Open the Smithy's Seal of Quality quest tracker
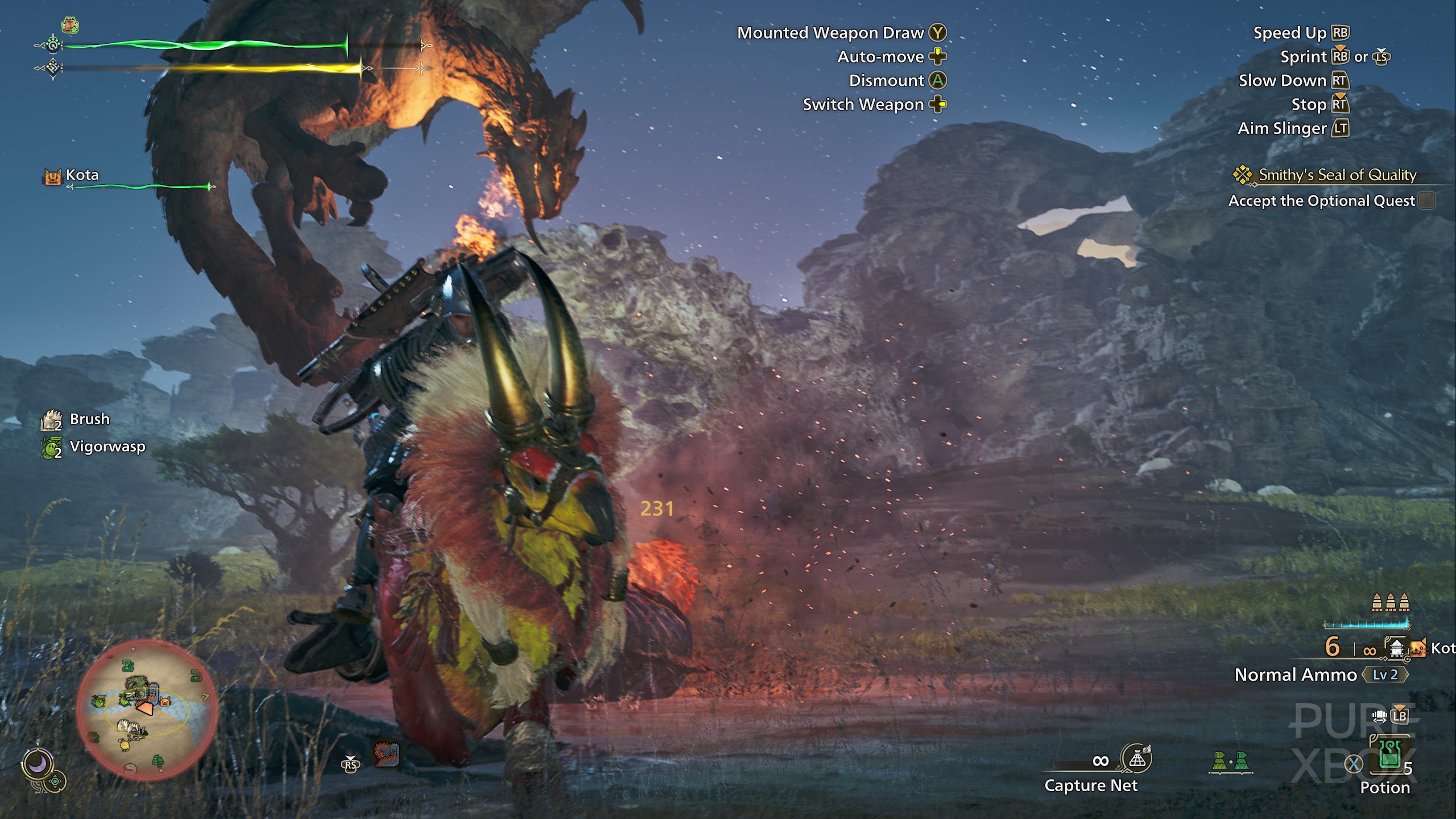This screenshot has height=819, width=1456. coord(1337,175)
